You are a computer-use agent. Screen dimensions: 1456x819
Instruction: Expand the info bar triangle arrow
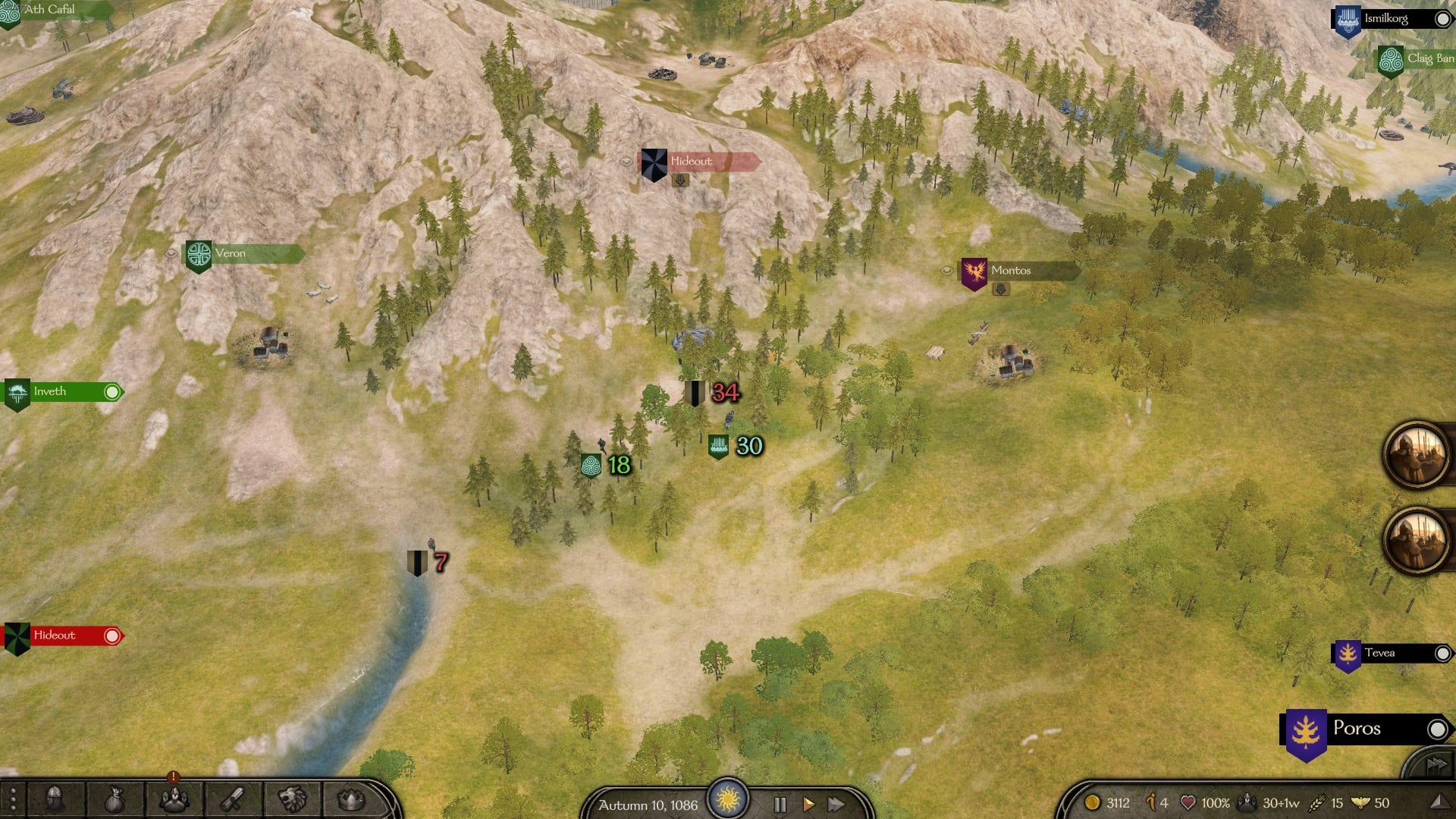pyautogui.click(x=1438, y=802)
